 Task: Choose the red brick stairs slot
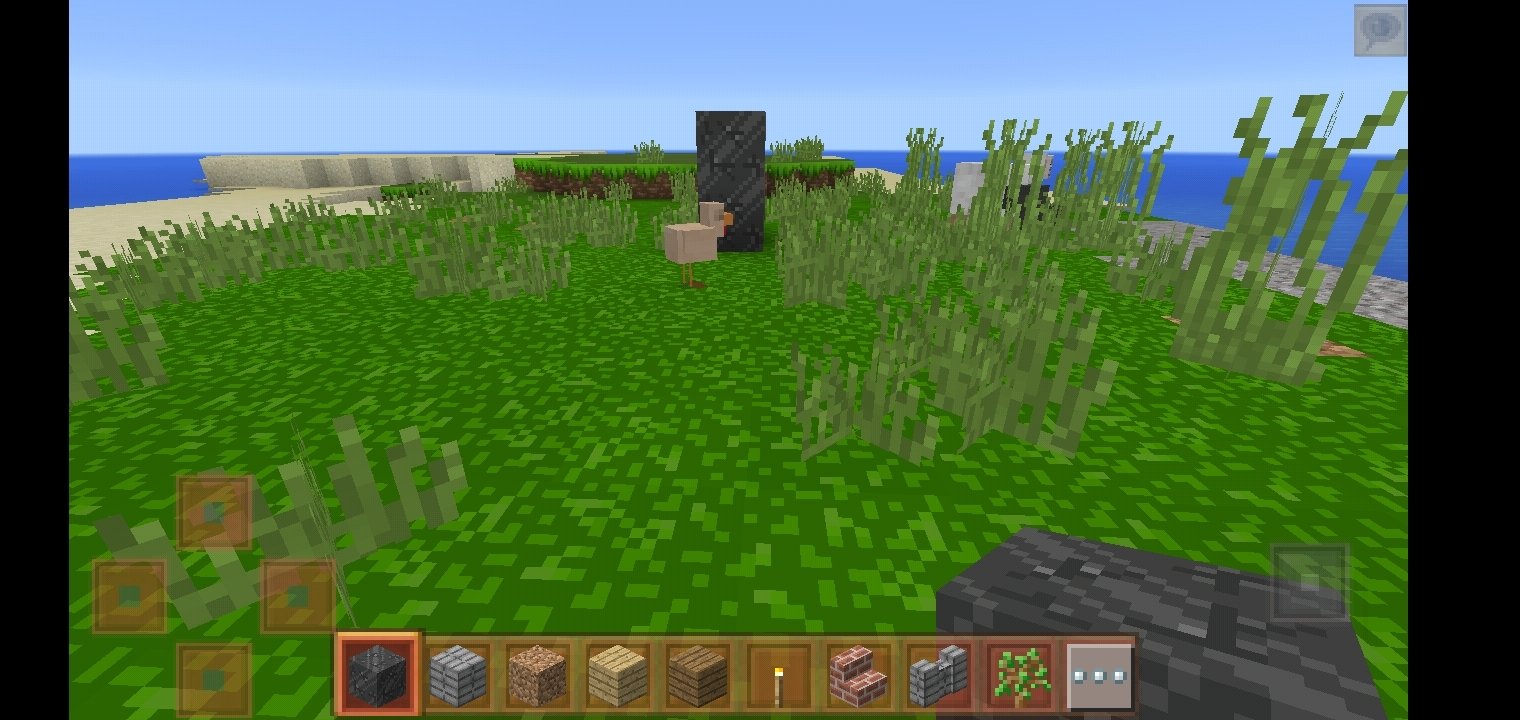(858, 675)
